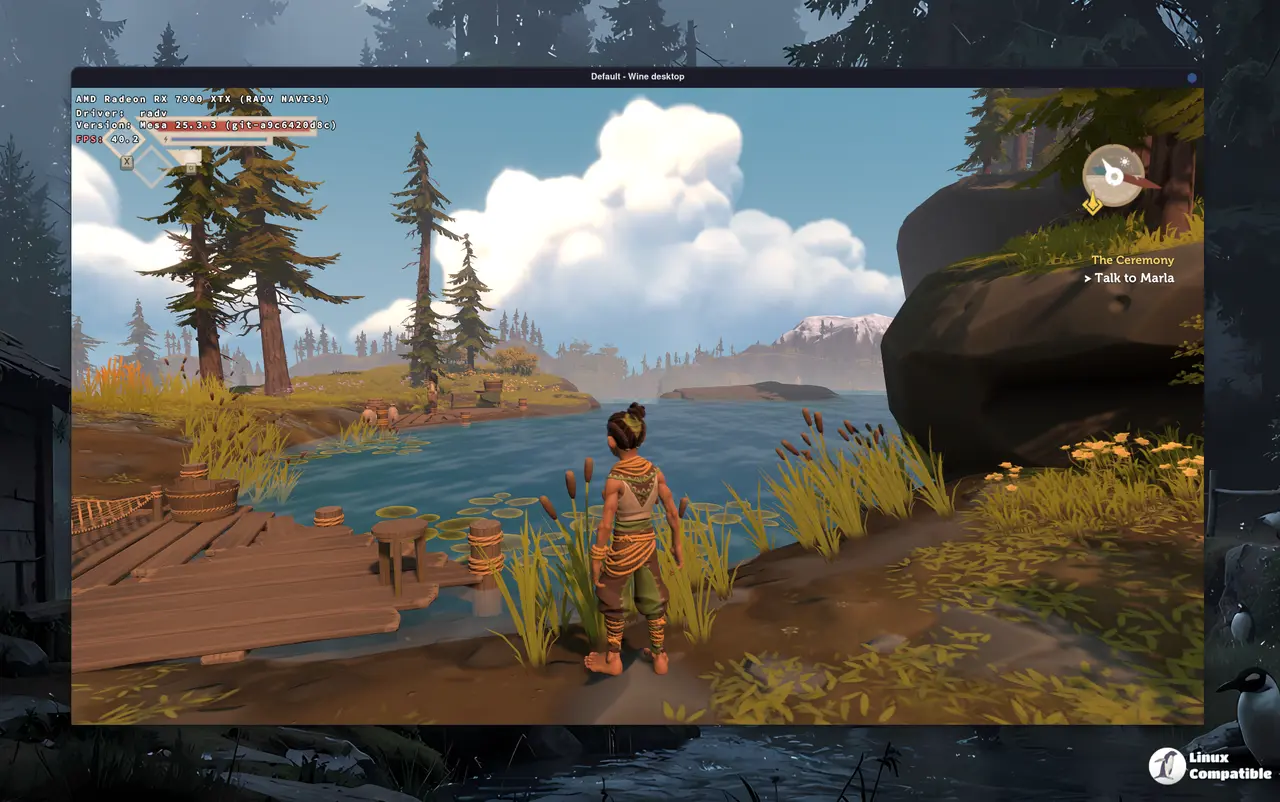This screenshot has width=1280, height=802.
Task: Select the Talk to Marla objective
Action: tap(1133, 278)
